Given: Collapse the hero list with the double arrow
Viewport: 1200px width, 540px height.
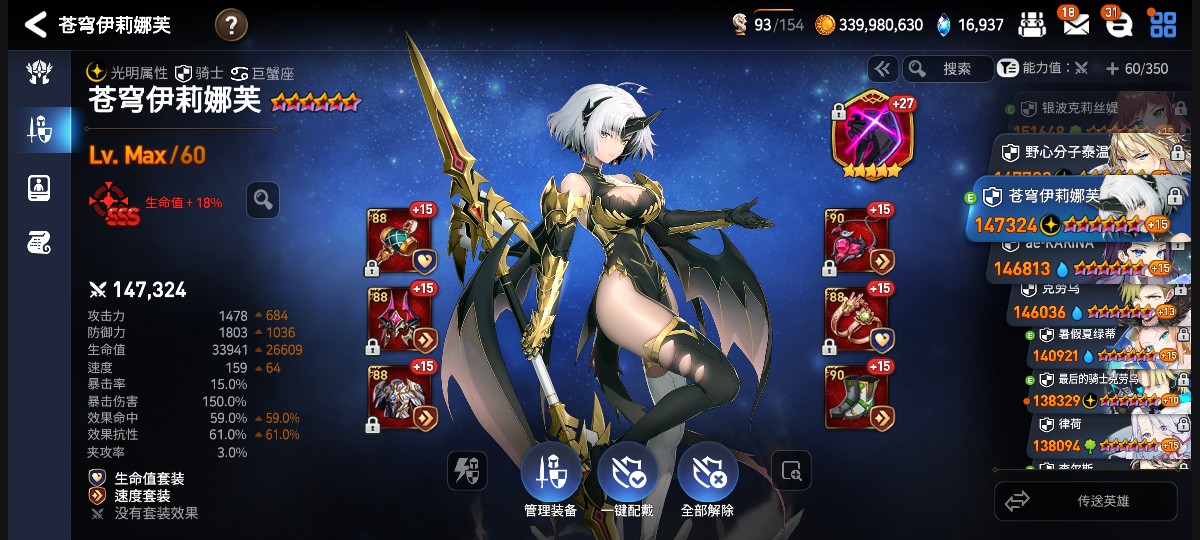Looking at the screenshot, I should (x=882, y=69).
